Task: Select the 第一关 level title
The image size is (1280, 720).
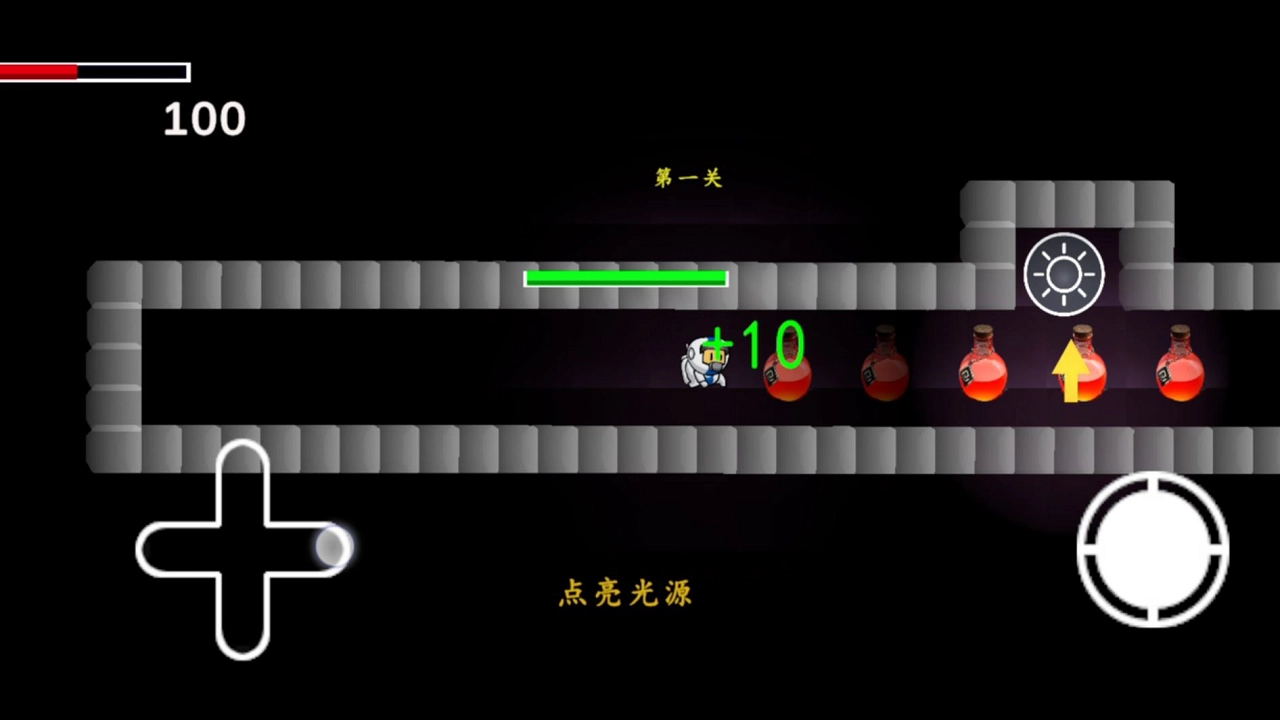Action: click(687, 177)
